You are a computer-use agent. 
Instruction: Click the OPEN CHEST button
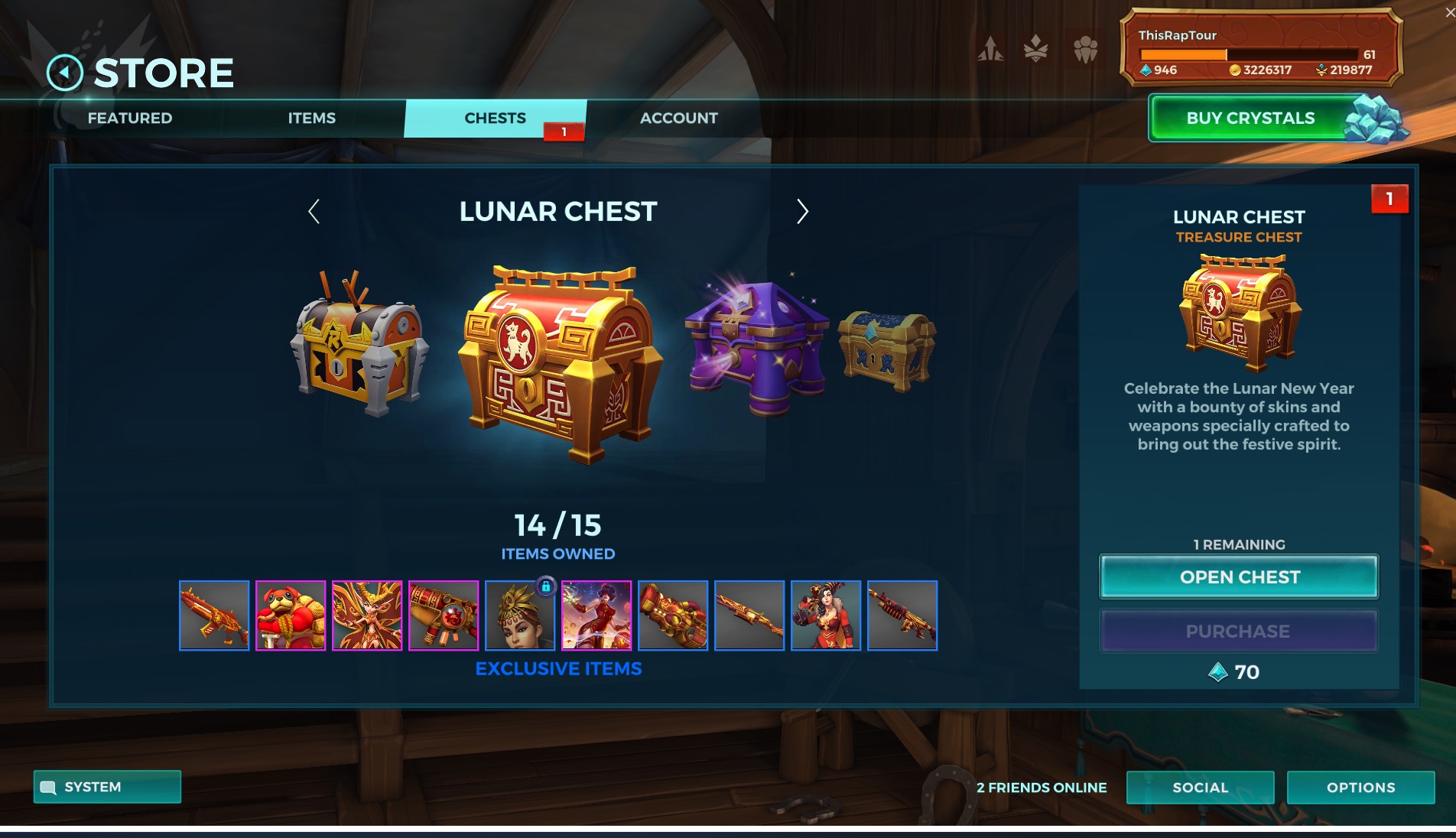pos(1238,577)
